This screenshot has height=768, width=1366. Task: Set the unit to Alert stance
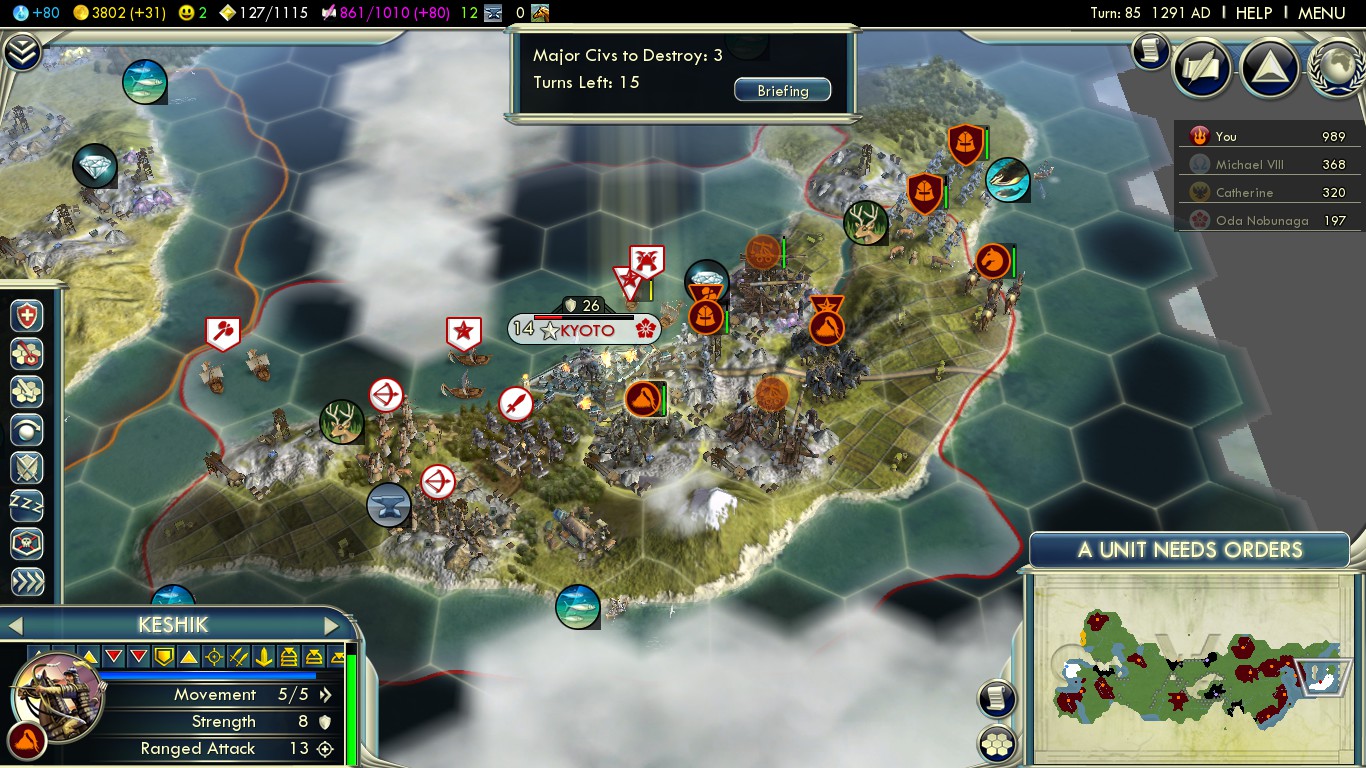coord(27,468)
